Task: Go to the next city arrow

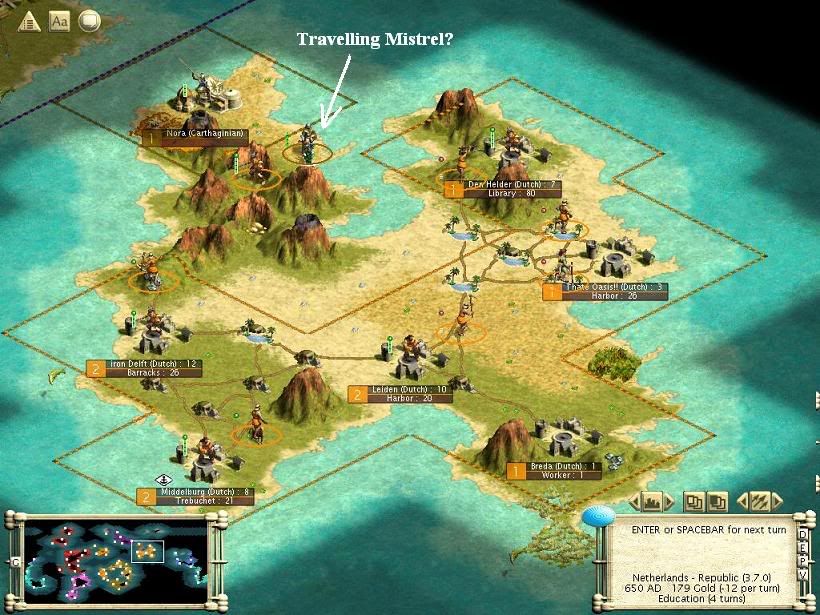Action: 671,500
